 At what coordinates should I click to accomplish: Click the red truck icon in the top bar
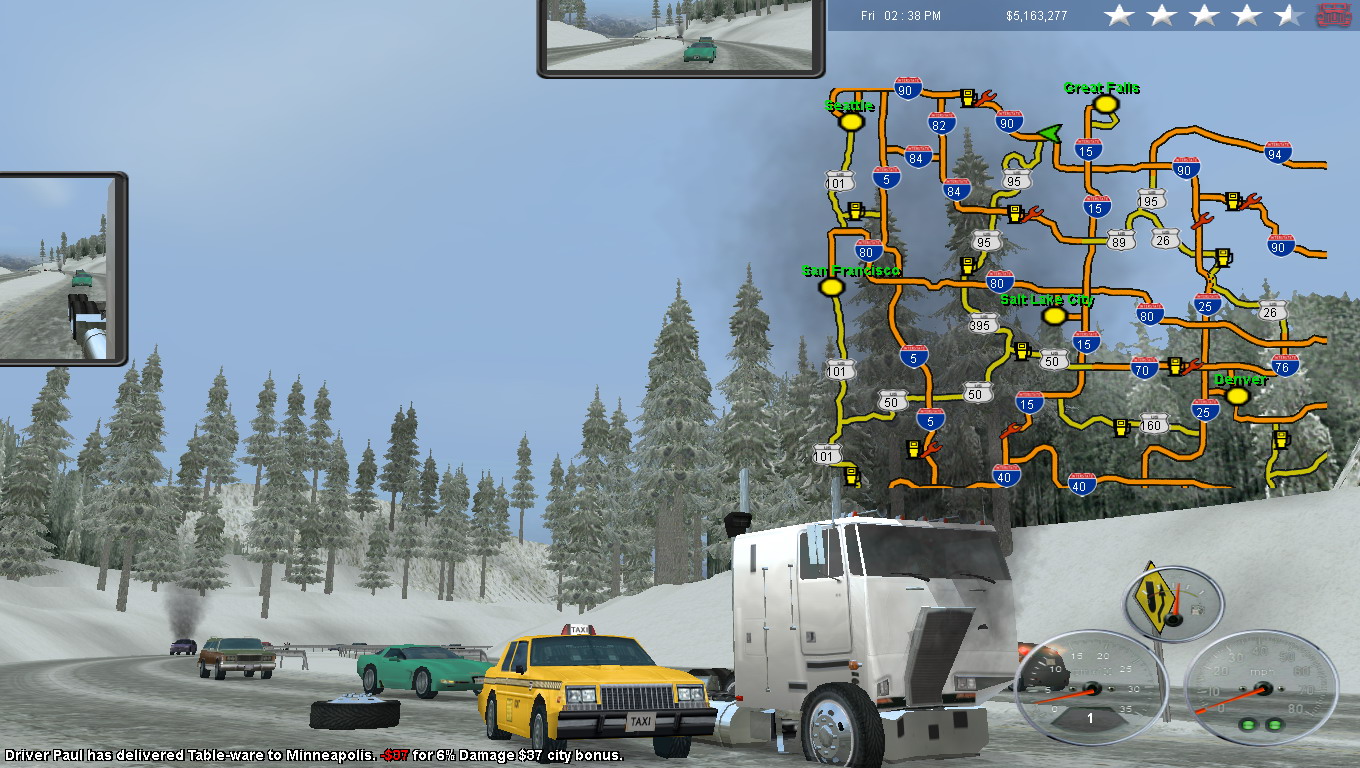coord(1333,15)
